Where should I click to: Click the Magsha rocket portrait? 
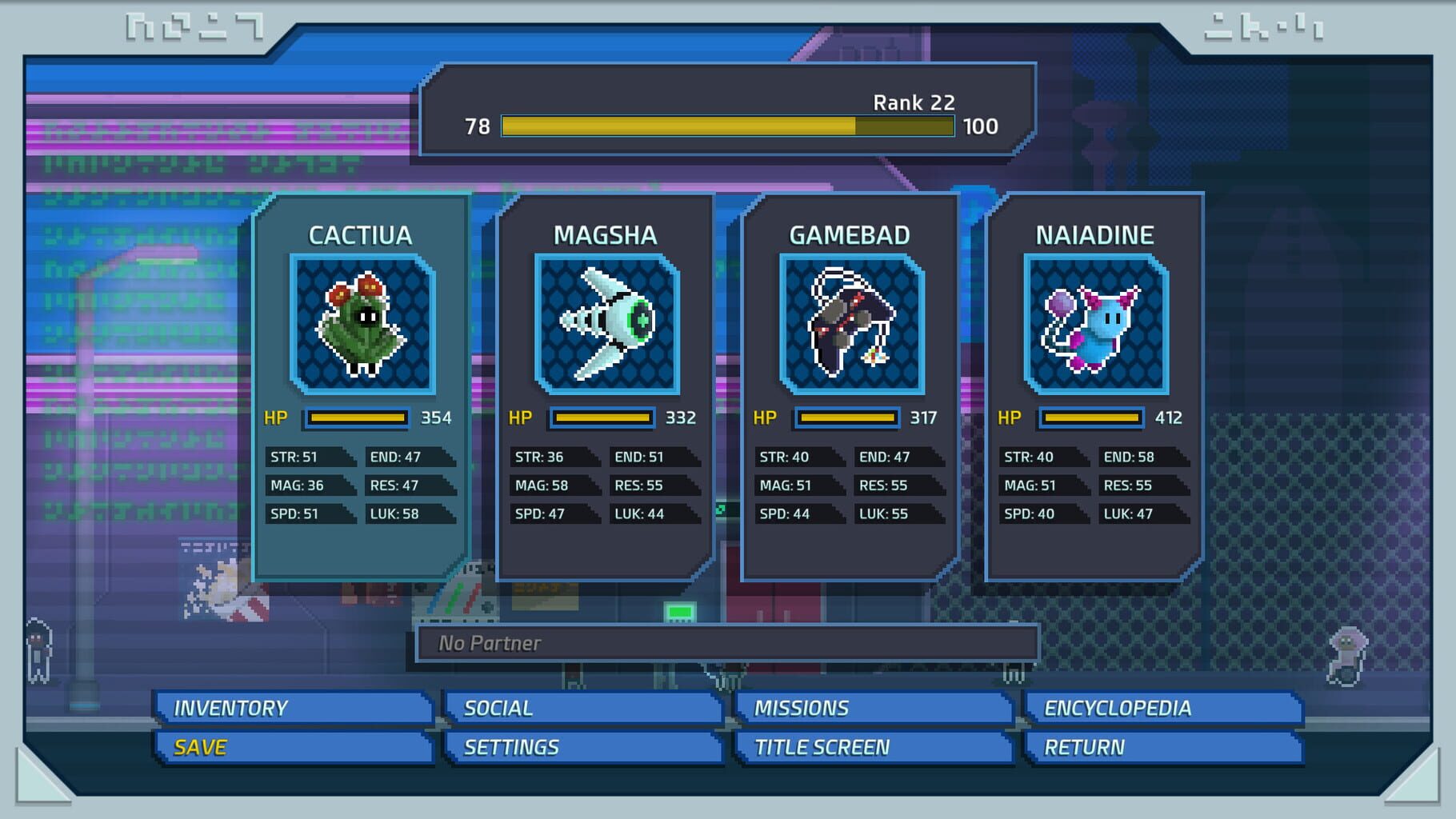(608, 326)
